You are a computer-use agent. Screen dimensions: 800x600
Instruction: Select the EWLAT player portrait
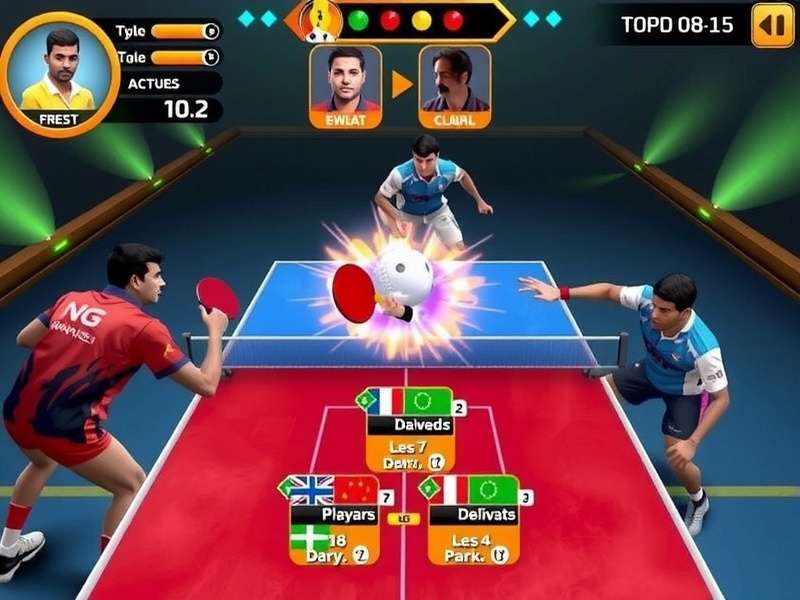point(345,86)
